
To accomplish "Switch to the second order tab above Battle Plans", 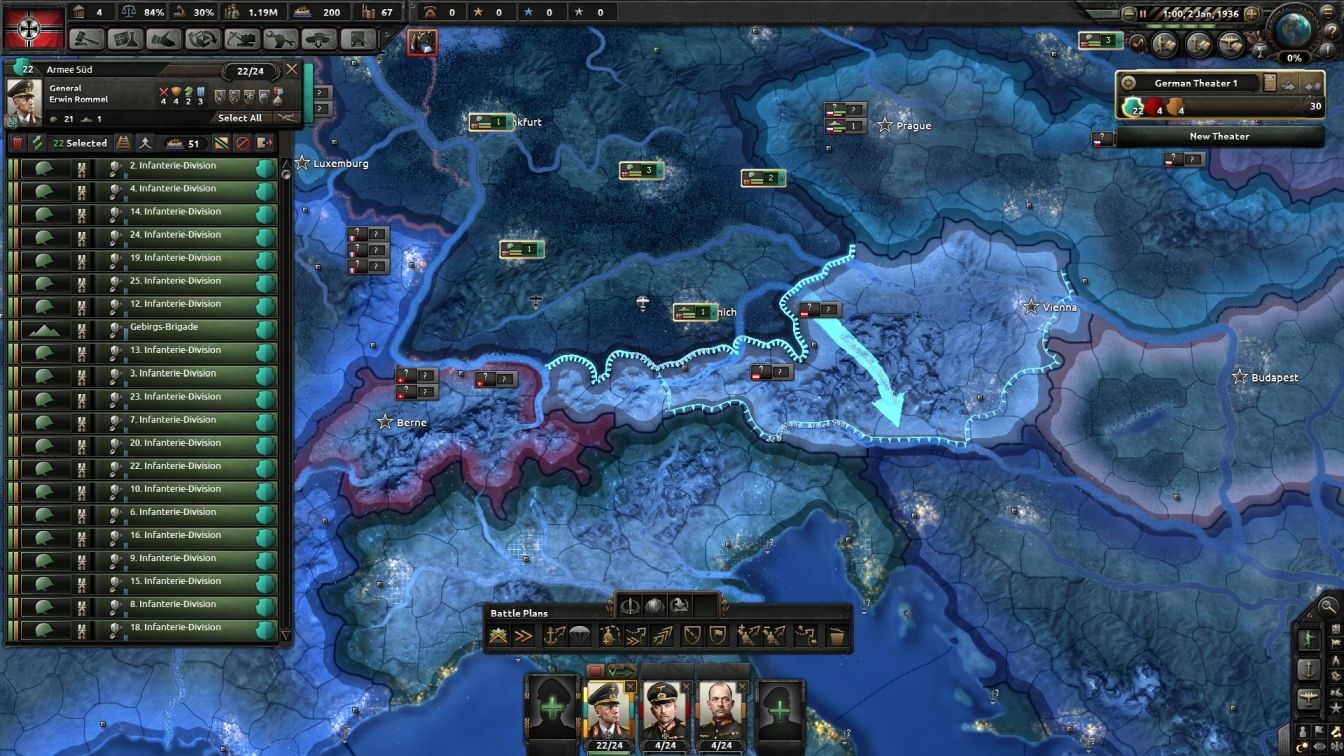I will click(x=655, y=605).
